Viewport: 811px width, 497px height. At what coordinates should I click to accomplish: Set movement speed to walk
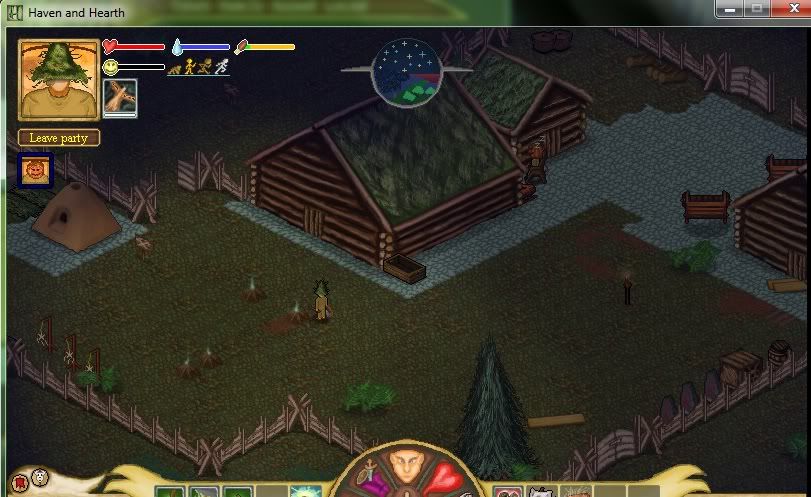click(188, 68)
